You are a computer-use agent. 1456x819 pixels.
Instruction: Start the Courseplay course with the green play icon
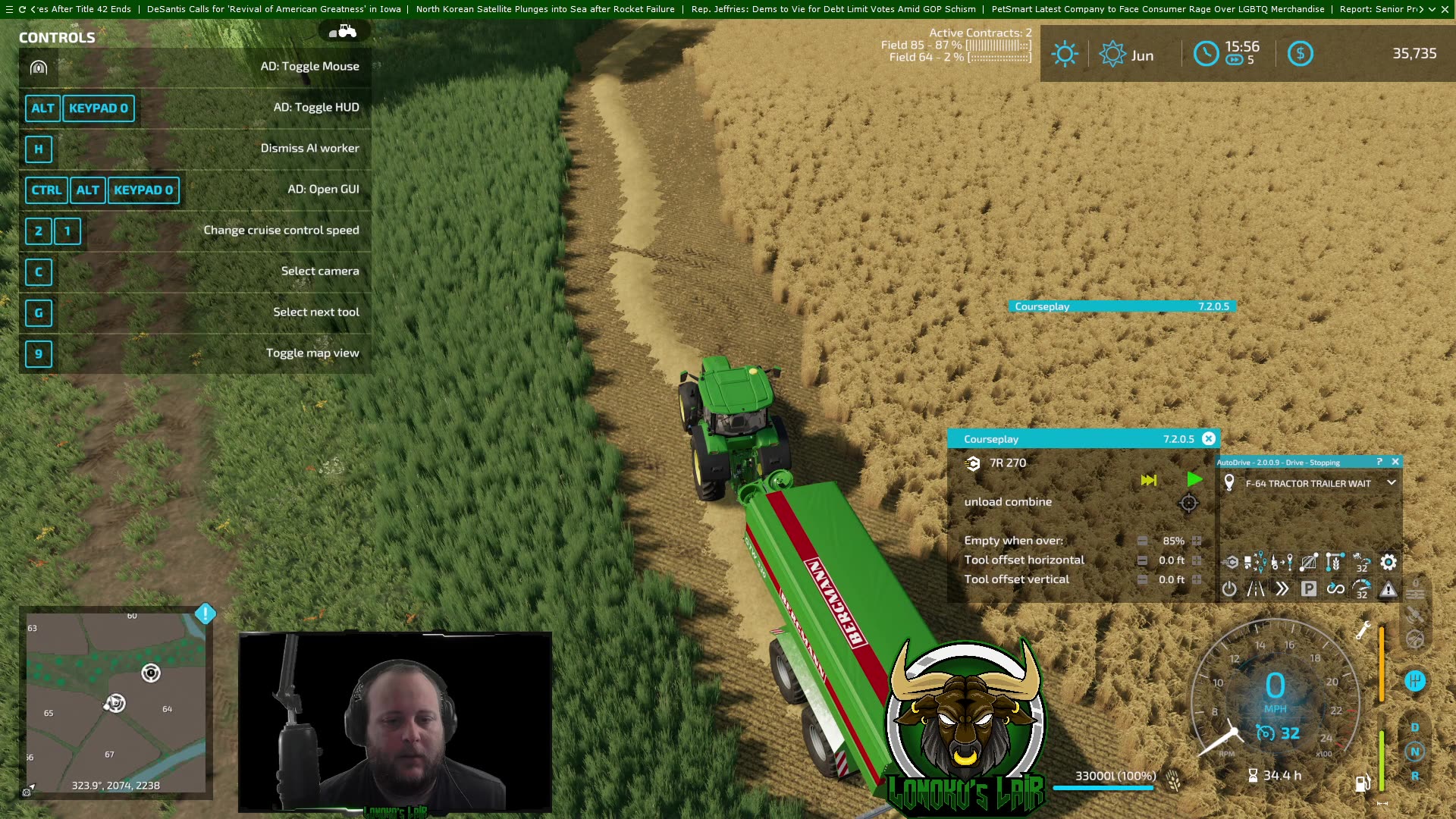pos(1195,480)
